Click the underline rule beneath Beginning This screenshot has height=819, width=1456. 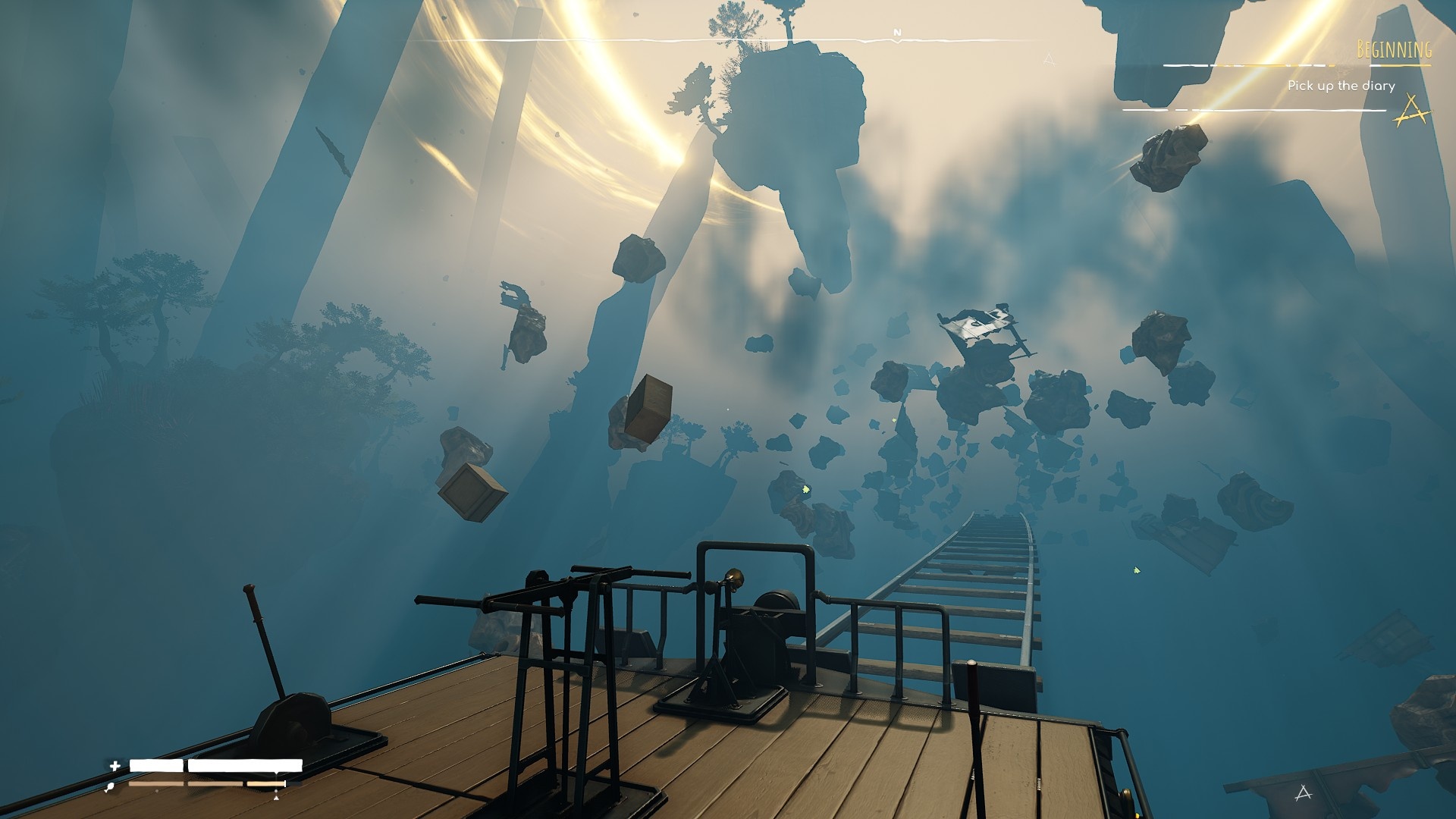click(x=1399, y=64)
